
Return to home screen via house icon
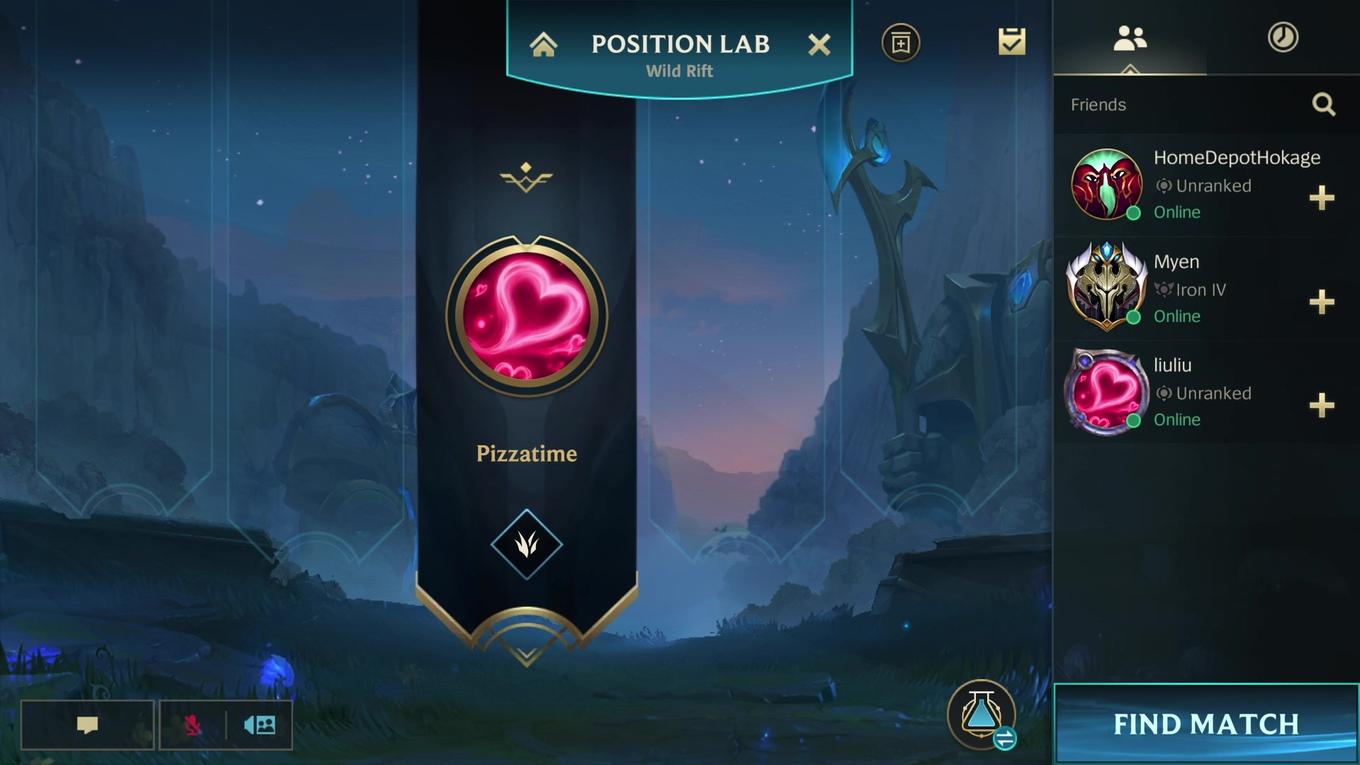(x=543, y=43)
